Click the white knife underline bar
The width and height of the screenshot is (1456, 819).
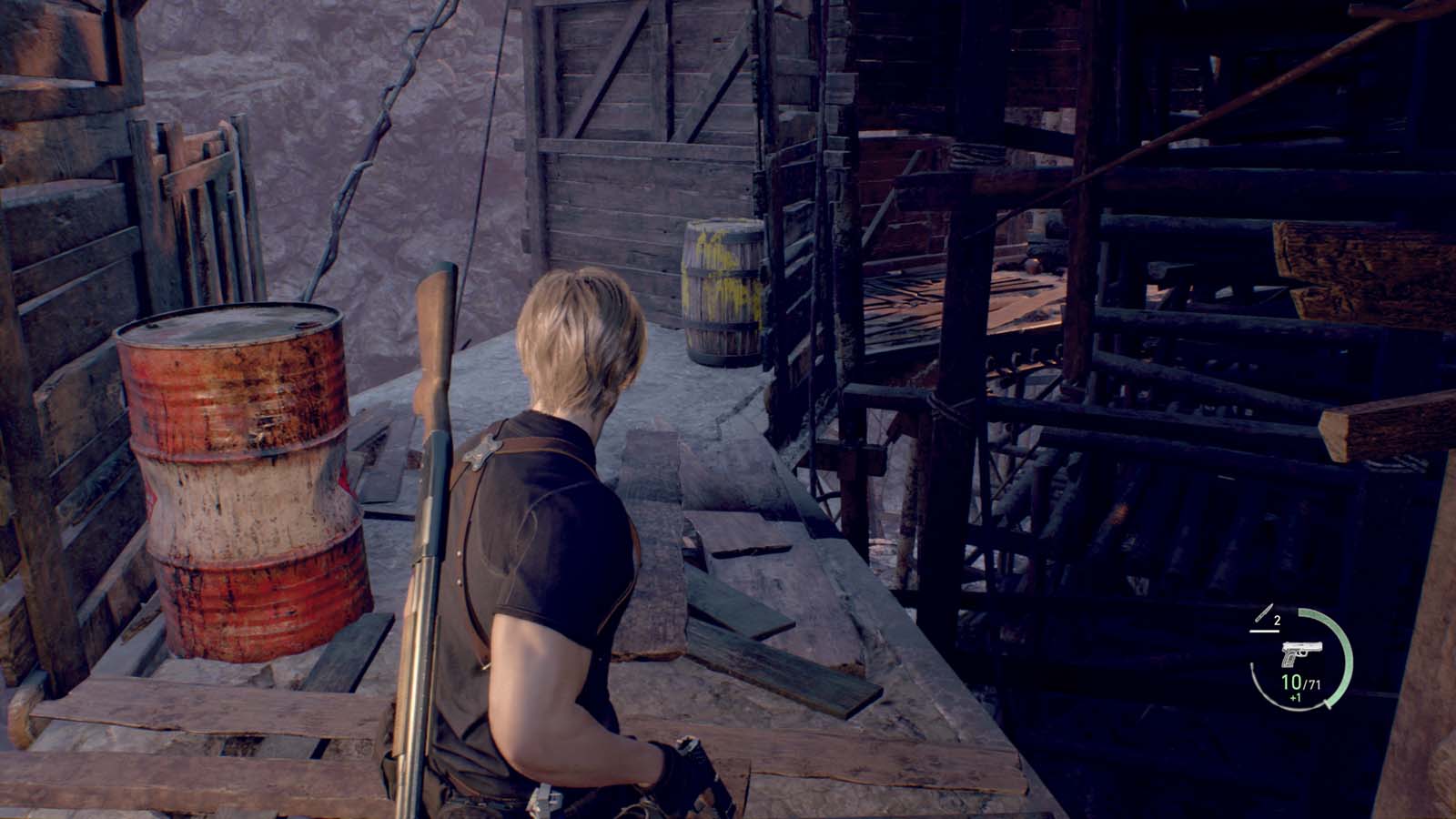[x=1264, y=632]
